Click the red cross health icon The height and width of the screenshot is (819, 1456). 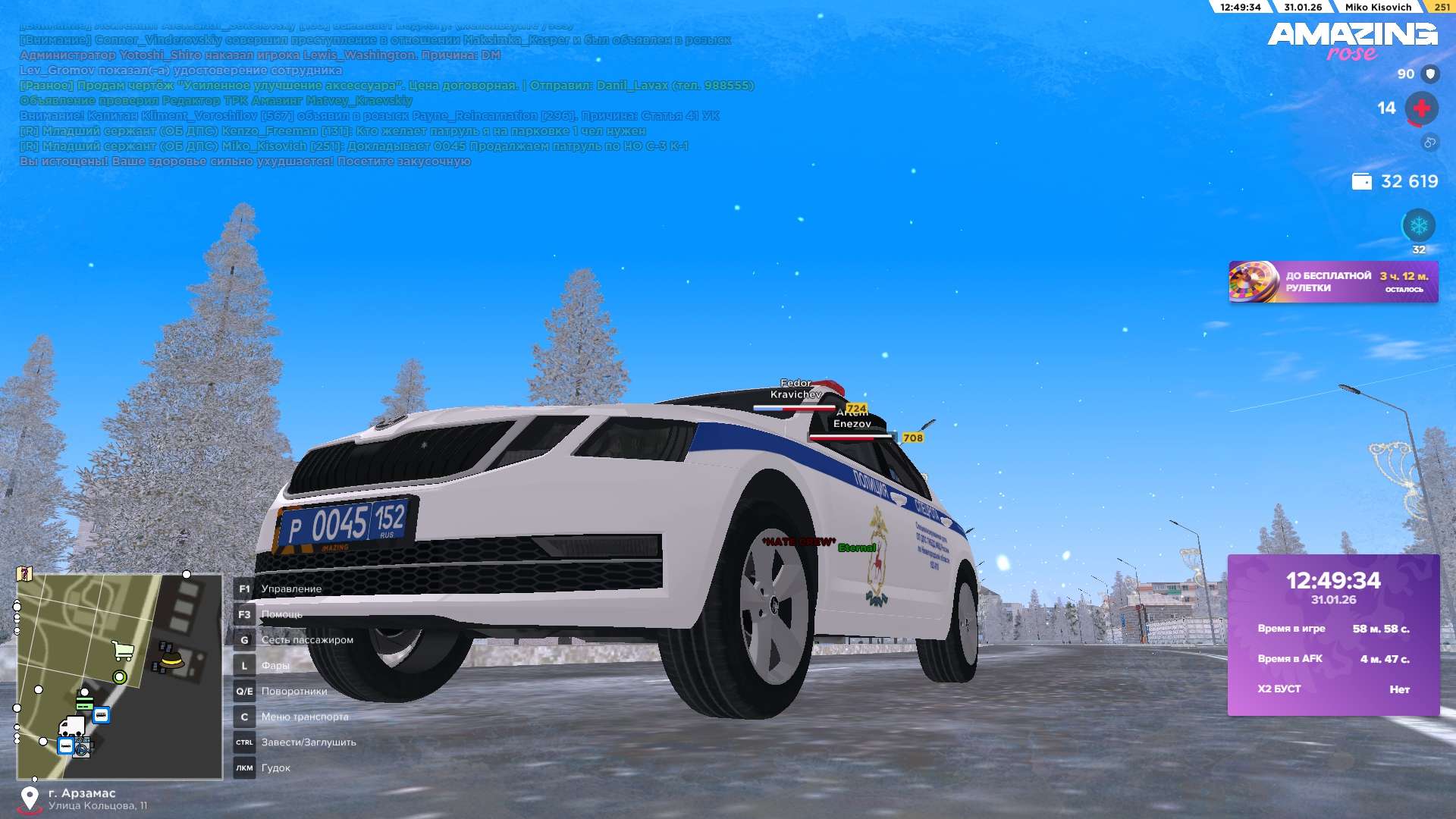point(1421,108)
